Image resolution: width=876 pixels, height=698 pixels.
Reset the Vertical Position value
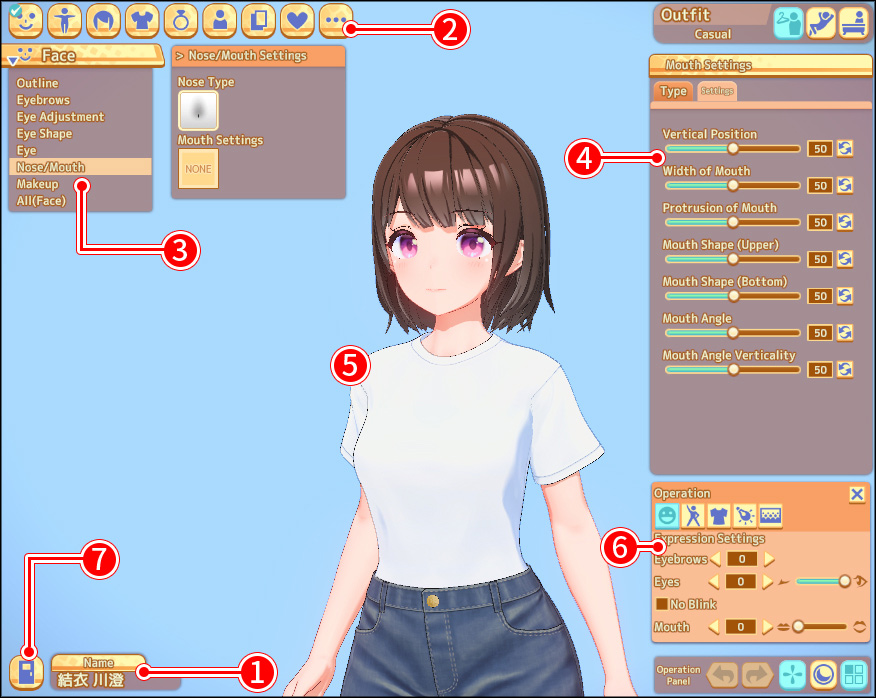[x=845, y=148]
